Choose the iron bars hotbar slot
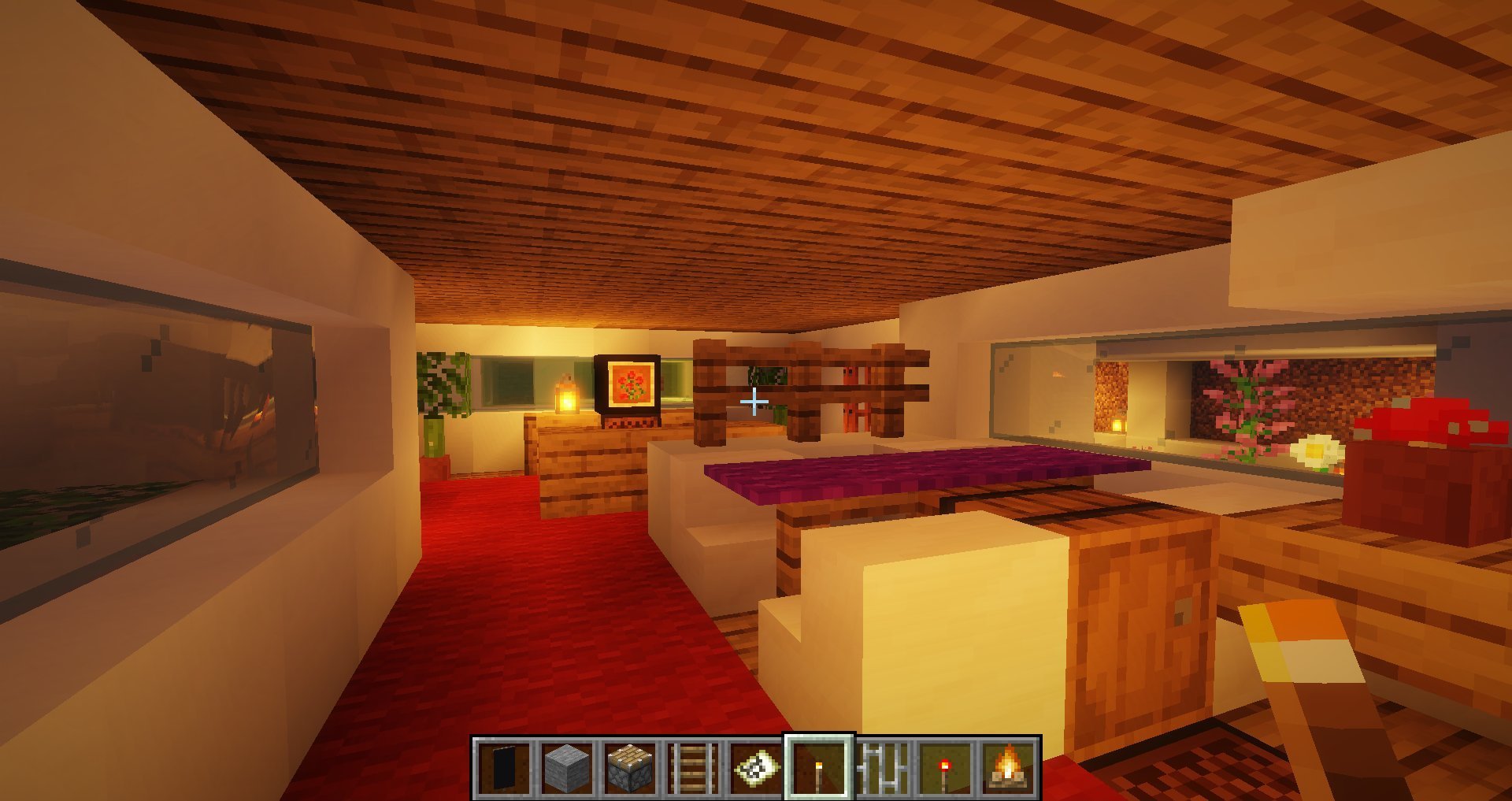The height and width of the screenshot is (801, 1512). [x=882, y=768]
